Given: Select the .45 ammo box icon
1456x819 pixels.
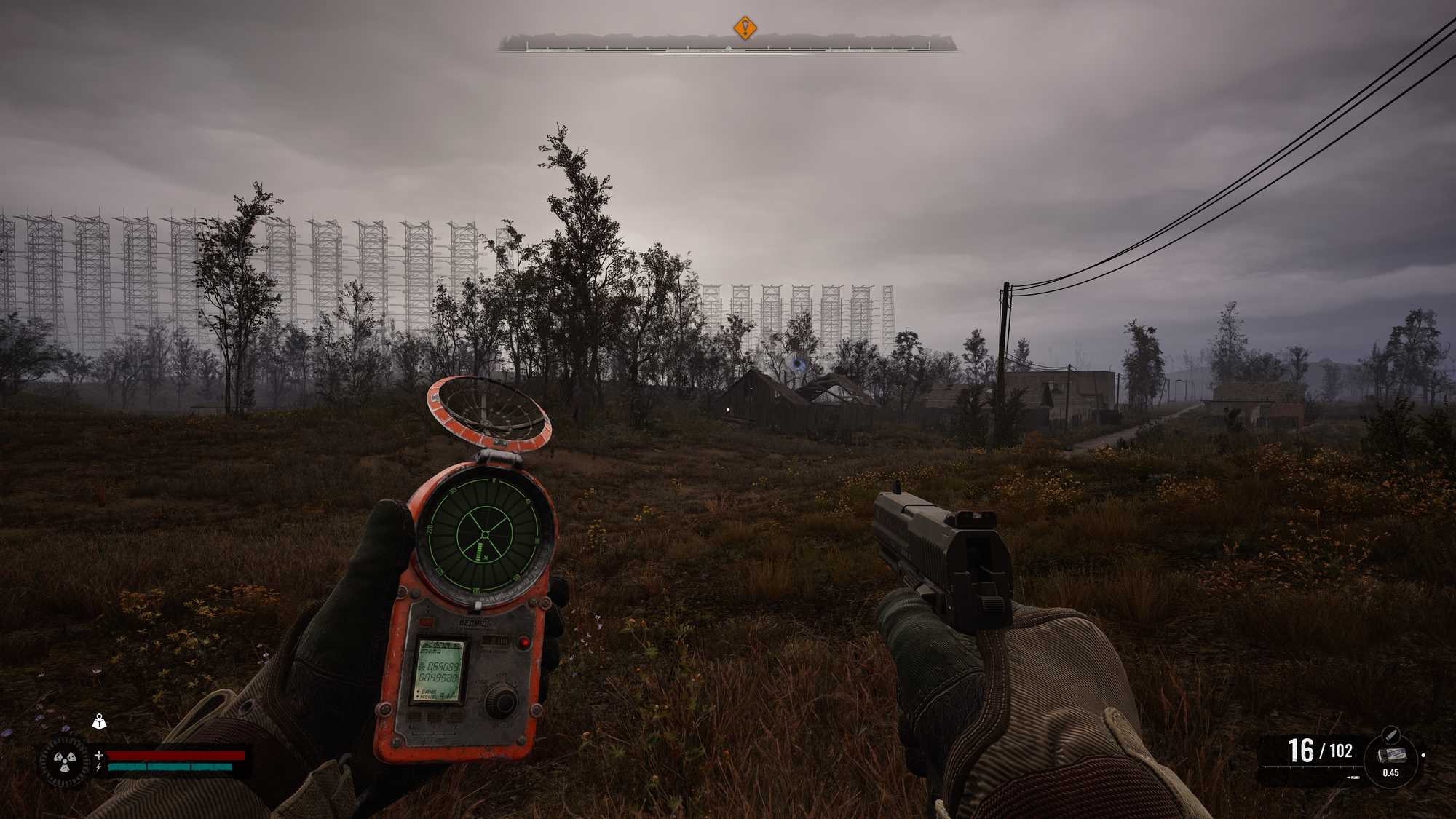Looking at the screenshot, I should click(x=1391, y=755).
